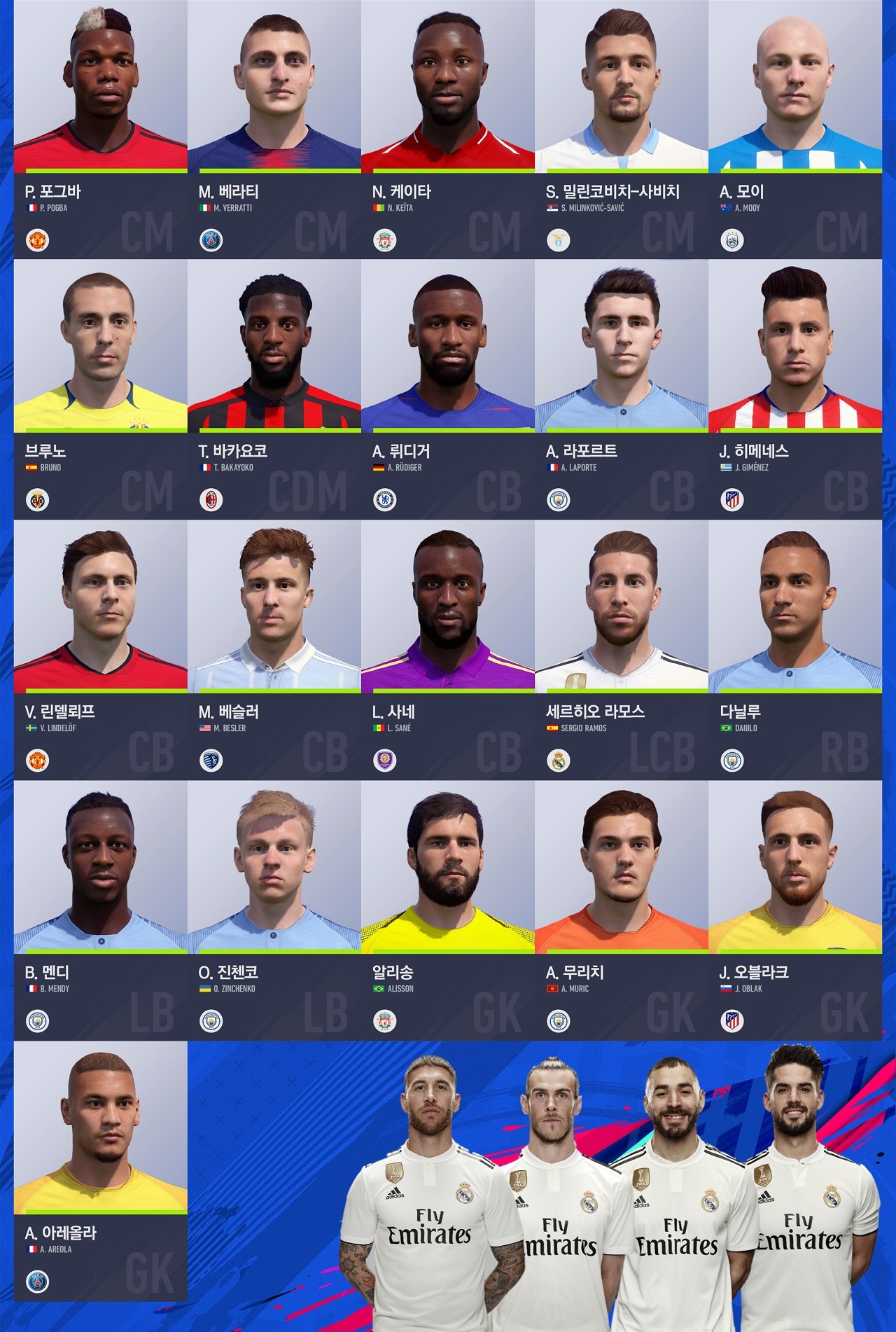Choose the M. Besler card
Screen dimensions: 896x1332
click(x=274, y=650)
